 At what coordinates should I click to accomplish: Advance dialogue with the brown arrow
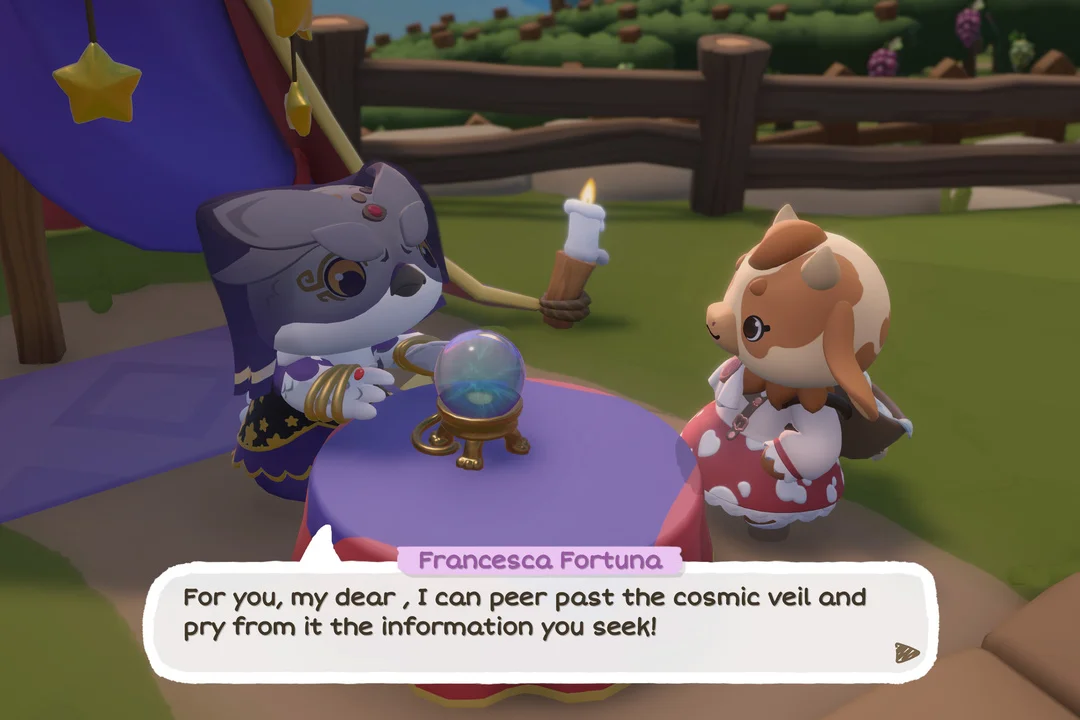click(906, 652)
